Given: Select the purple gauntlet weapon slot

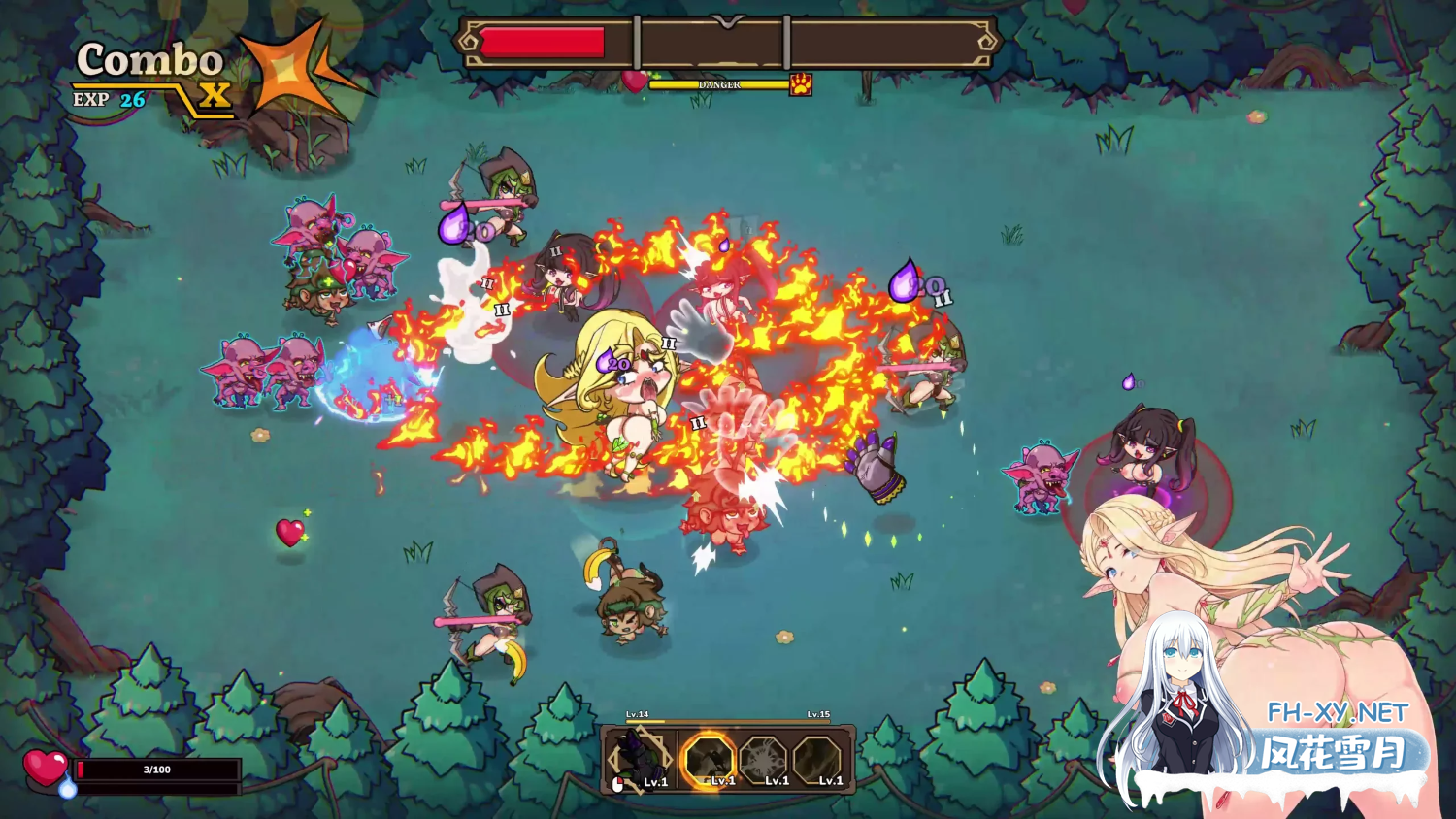Looking at the screenshot, I should point(639,760).
